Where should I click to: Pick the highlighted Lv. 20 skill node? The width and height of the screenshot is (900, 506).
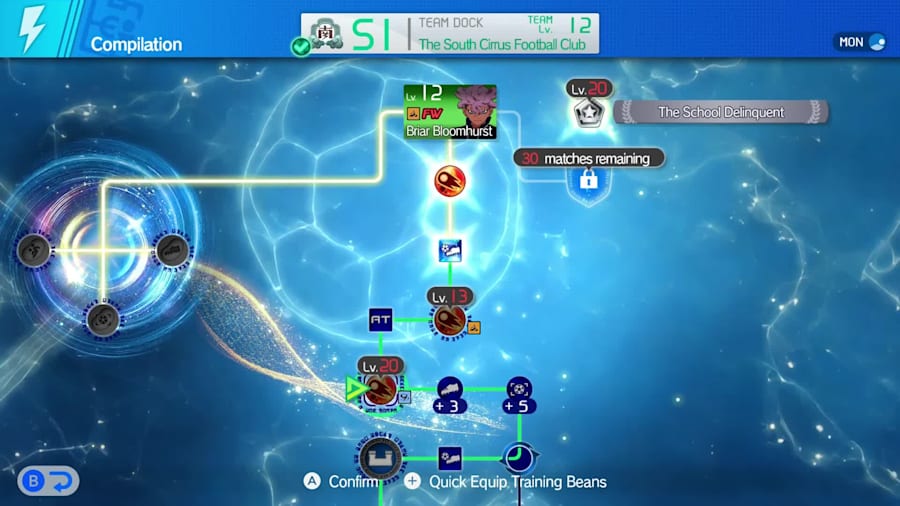point(380,388)
